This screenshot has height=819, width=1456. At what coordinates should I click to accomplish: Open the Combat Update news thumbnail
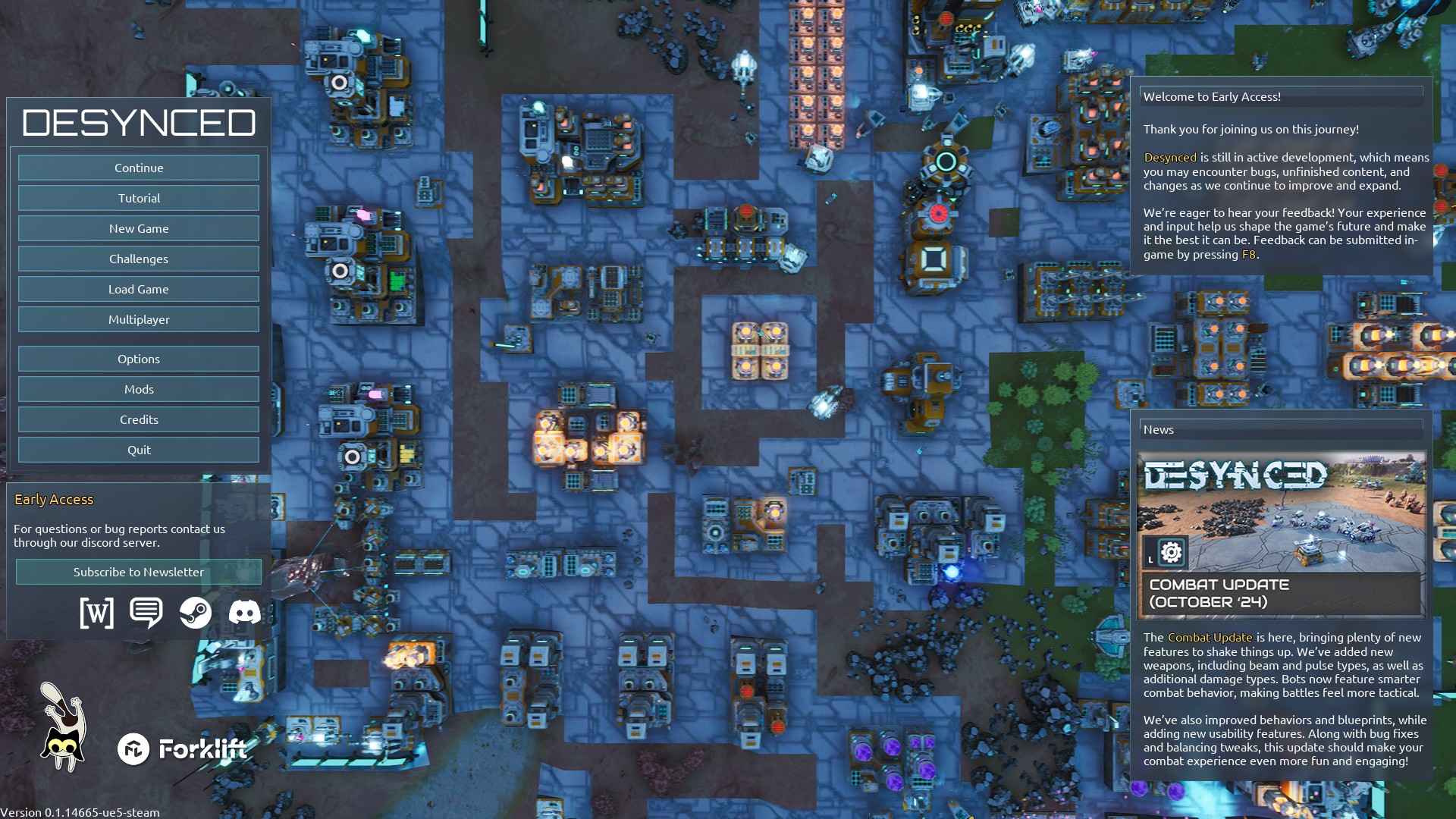coord(1282,535)
